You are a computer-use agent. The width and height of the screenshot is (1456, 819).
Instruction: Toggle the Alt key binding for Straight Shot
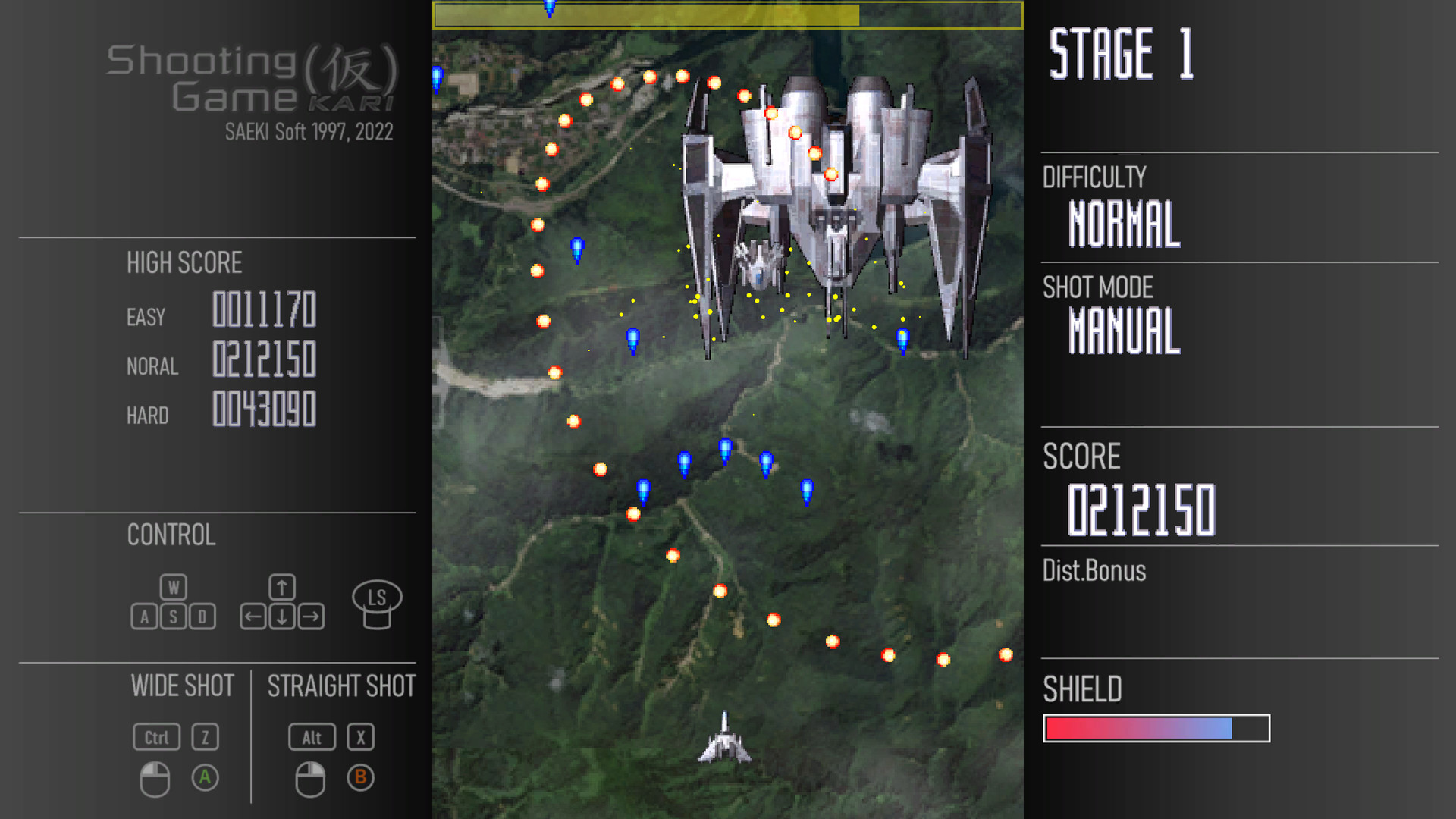pyautogui.click(x=312, y=736)
